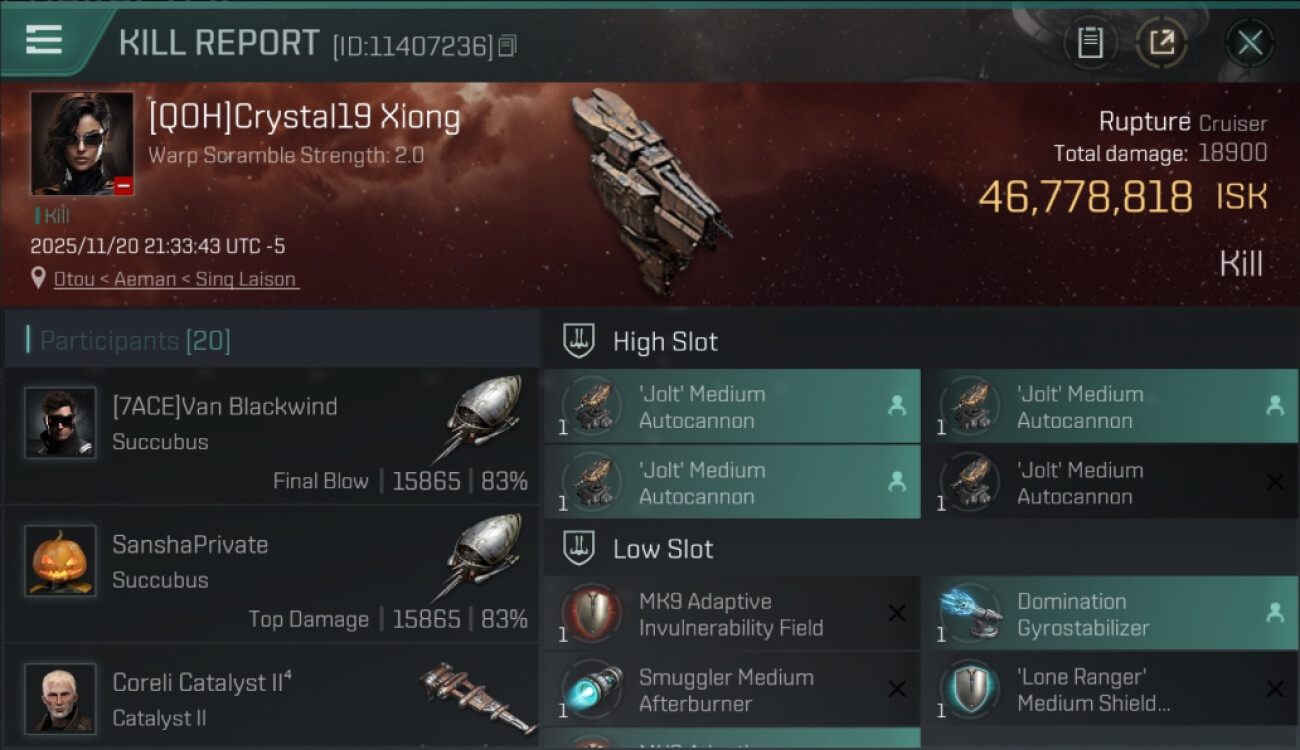The height and width of the screenshot is (750, 1300).
Task: Follow the Otou location link
Action: click(74, 280)
